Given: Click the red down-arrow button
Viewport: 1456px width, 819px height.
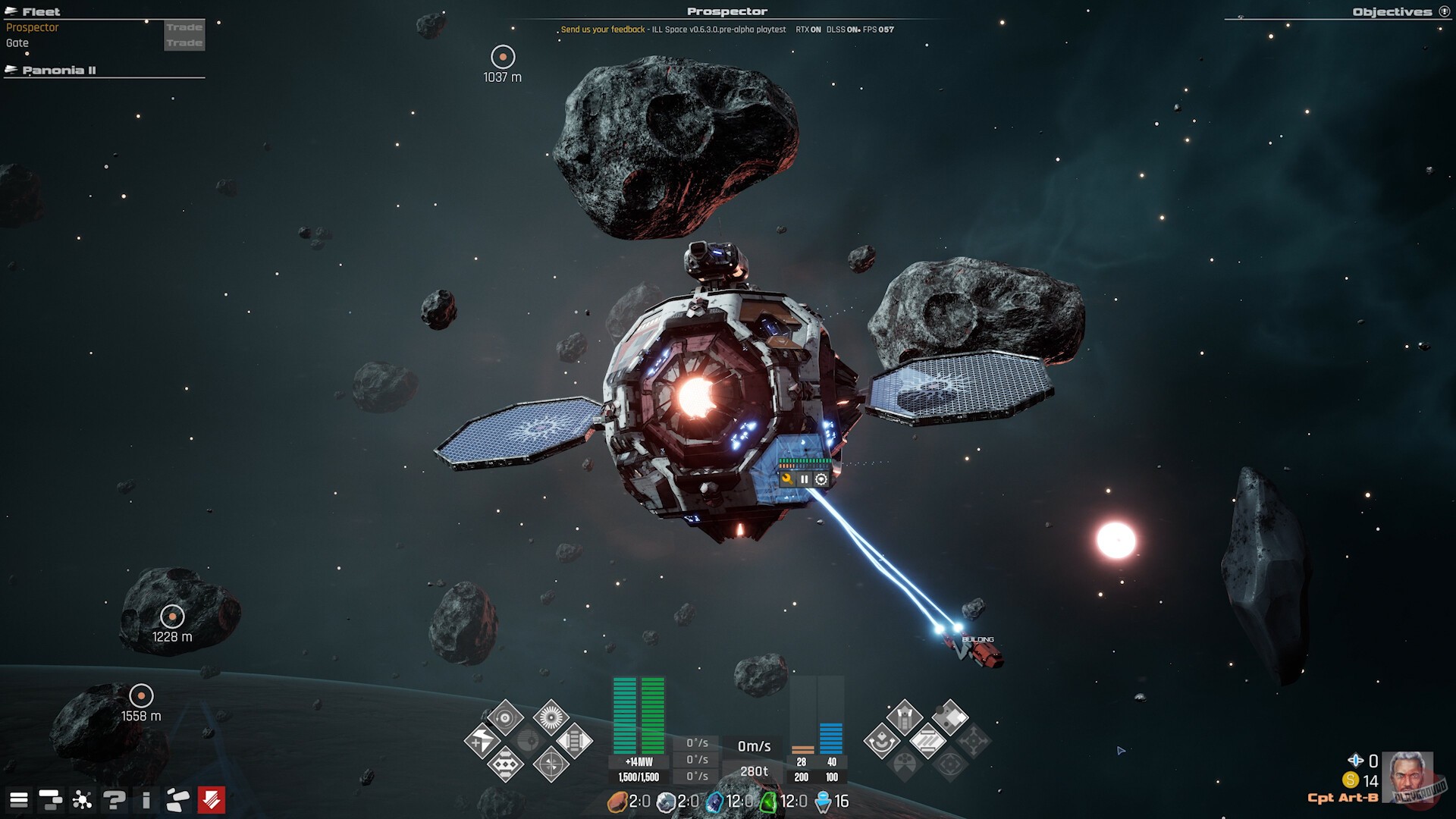Looking at the screenshot, I should coord(212,800).
